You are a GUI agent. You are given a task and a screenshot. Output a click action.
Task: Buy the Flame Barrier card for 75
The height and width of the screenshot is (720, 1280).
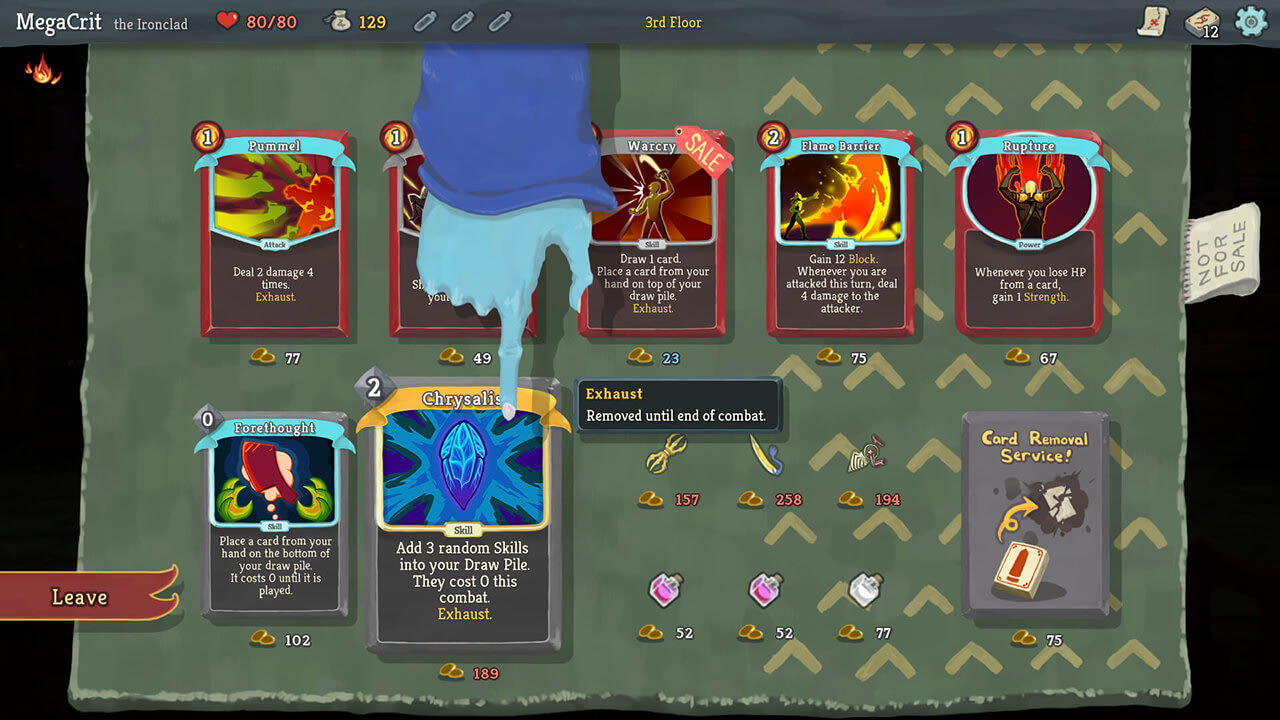(x=840, y=235)
